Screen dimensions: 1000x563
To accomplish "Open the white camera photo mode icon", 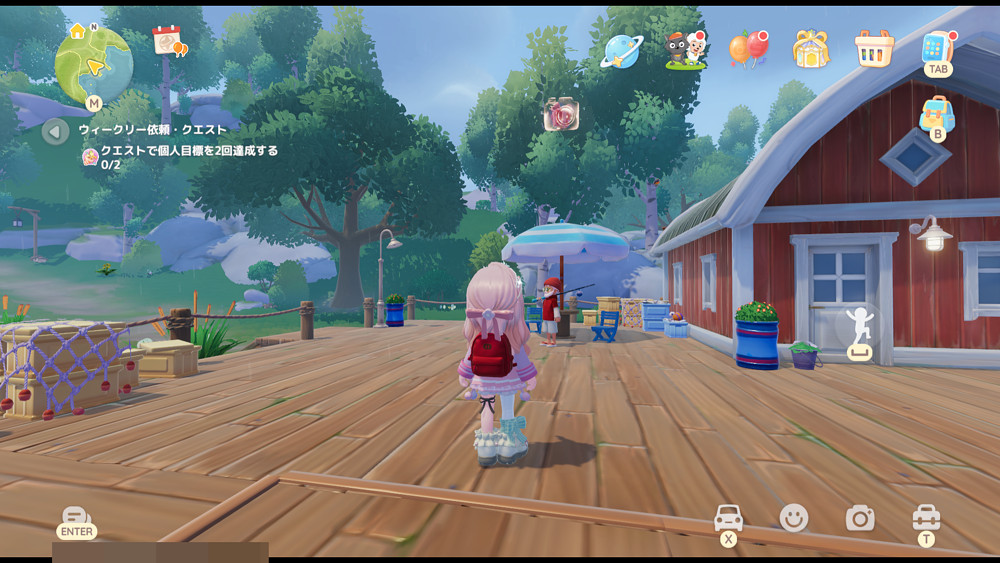I will point(860,517).
